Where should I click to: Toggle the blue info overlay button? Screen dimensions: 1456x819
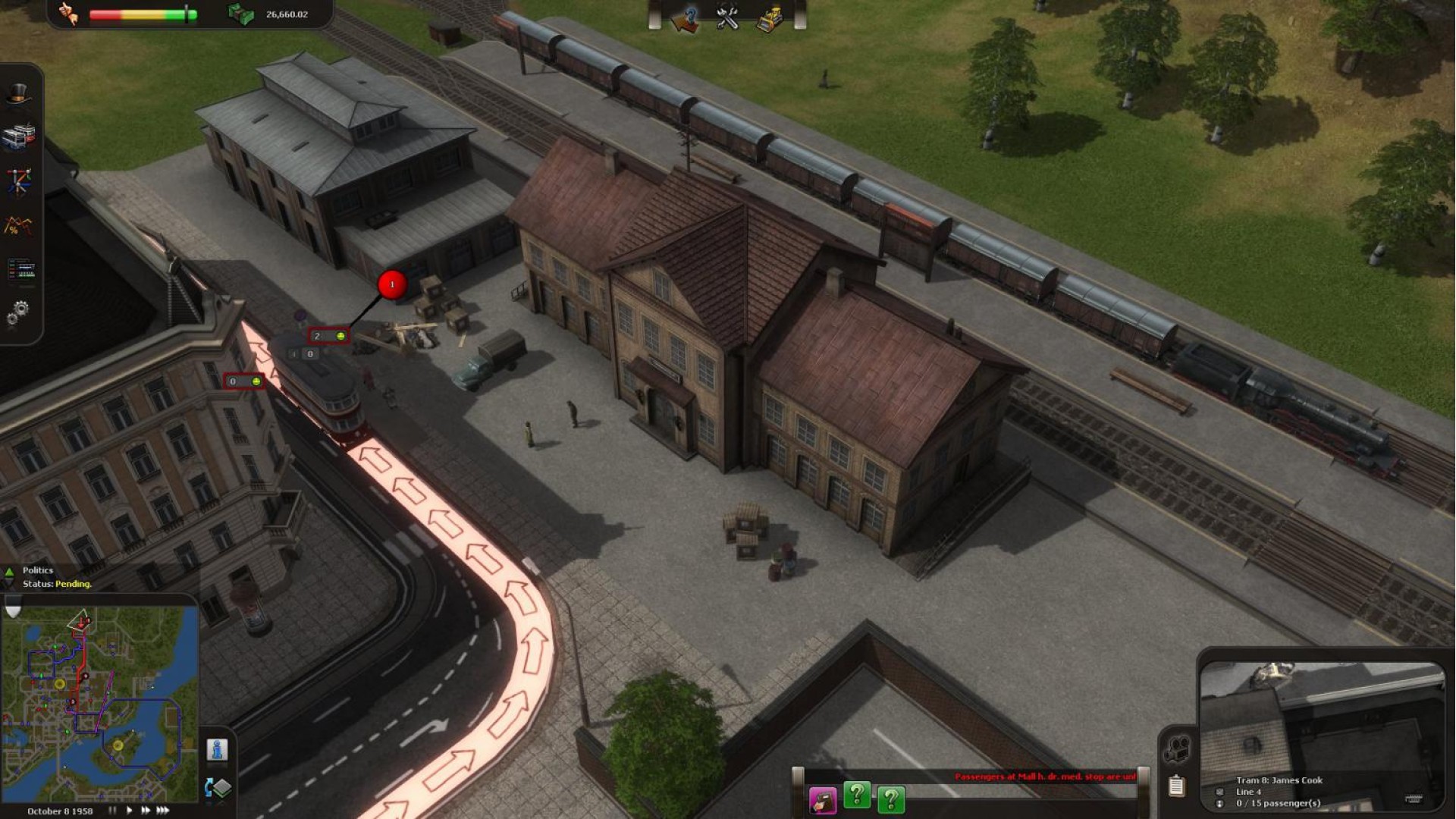coord(217,750)
